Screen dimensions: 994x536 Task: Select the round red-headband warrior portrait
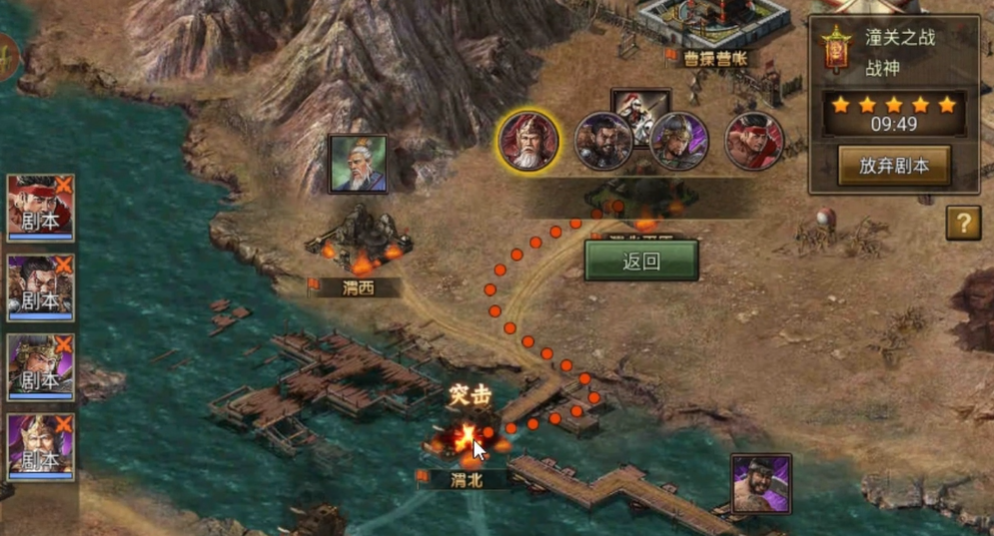754,141
